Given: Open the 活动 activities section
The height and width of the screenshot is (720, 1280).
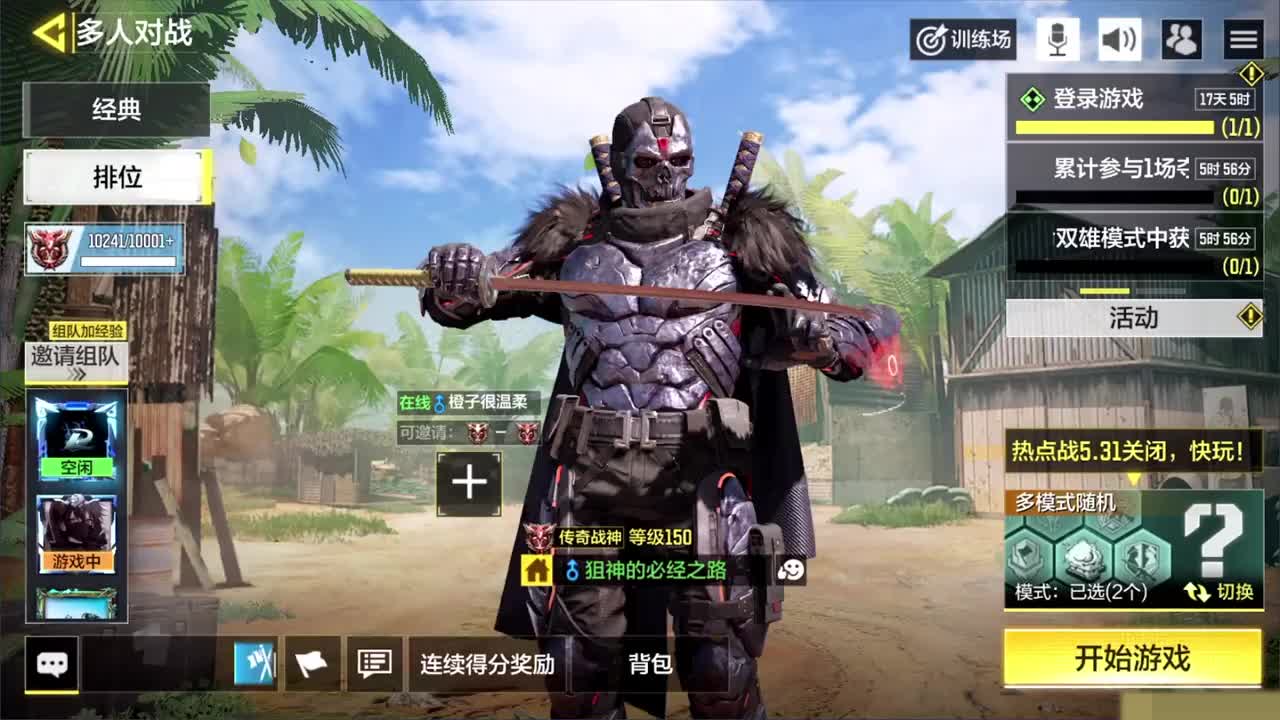Looking at the screenshot, I should (x=1136, y=318).
